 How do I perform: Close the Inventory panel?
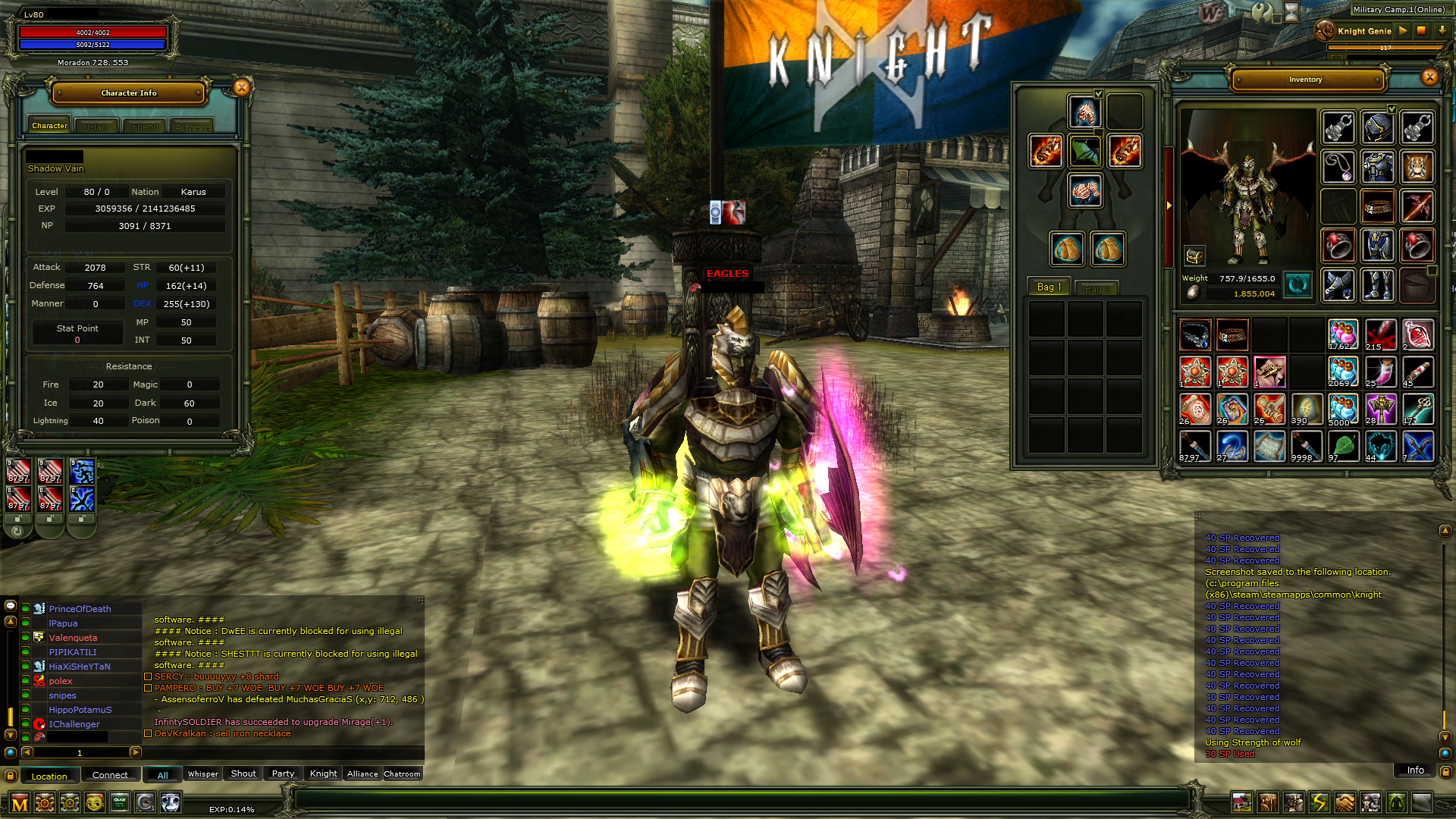tap(1429, 77)
